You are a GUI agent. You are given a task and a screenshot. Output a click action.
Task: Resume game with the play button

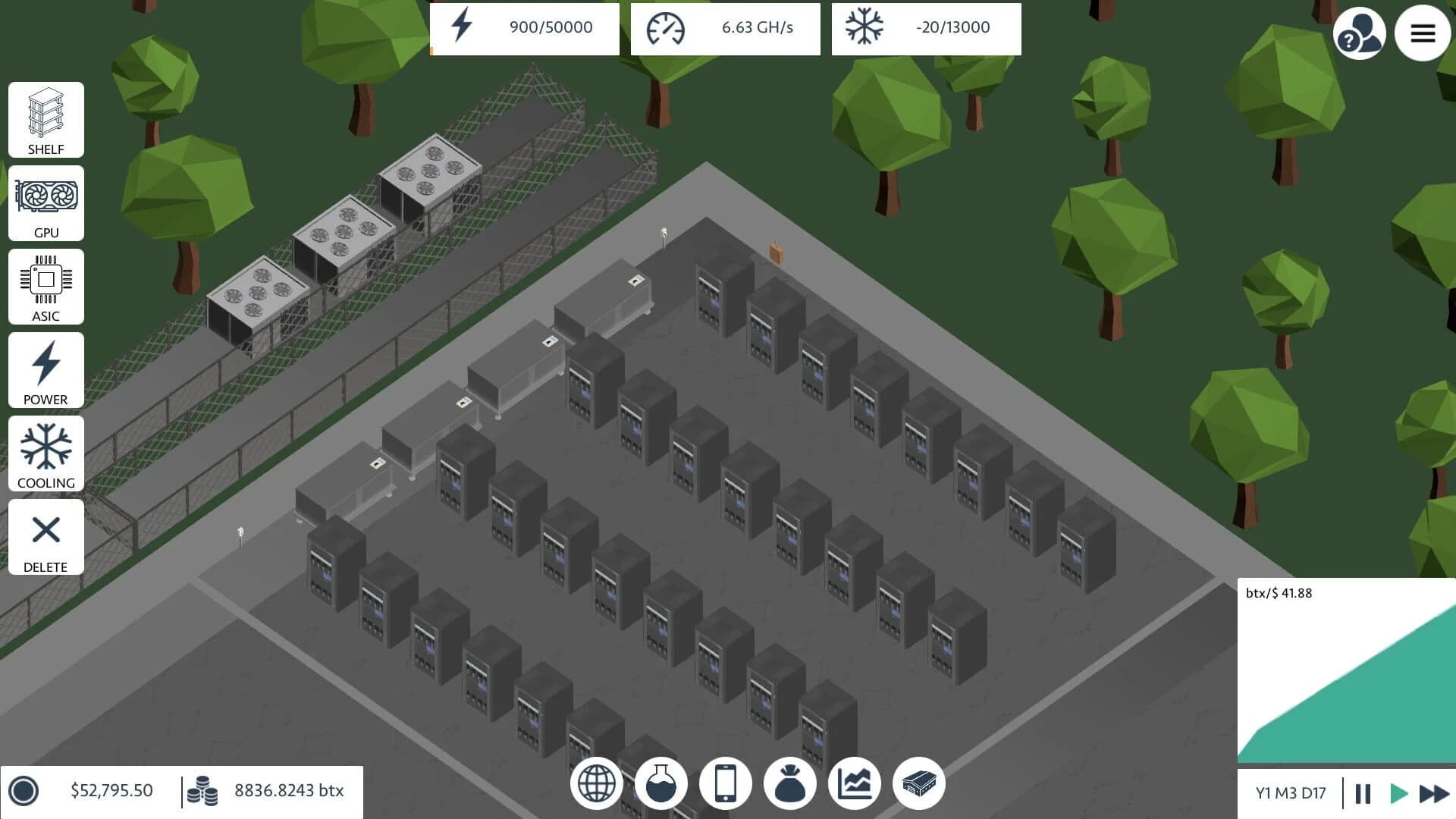[1398, 793]
